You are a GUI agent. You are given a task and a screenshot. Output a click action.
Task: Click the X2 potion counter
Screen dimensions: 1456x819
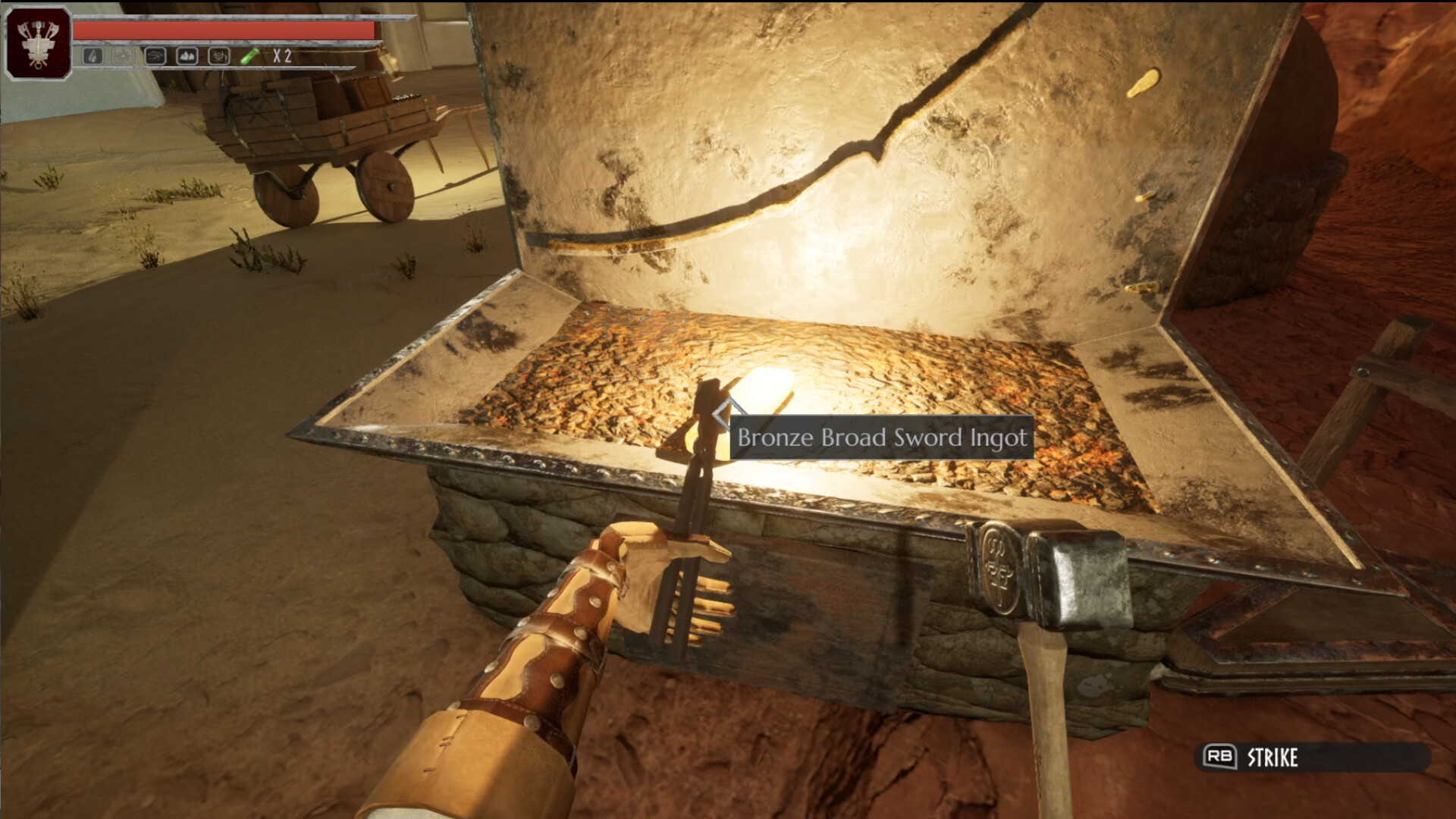[x=282, y=55]
